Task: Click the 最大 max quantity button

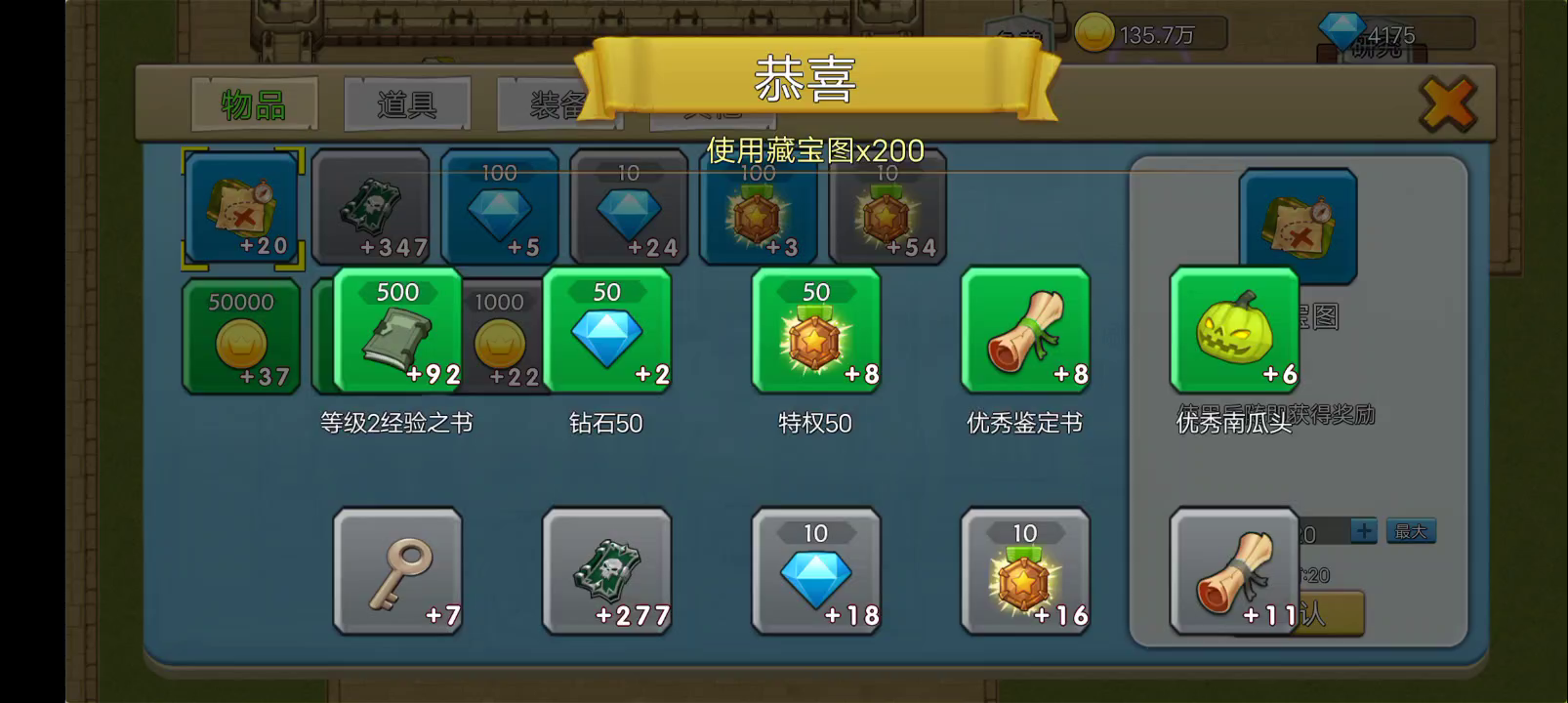Action: point(1410,530)
